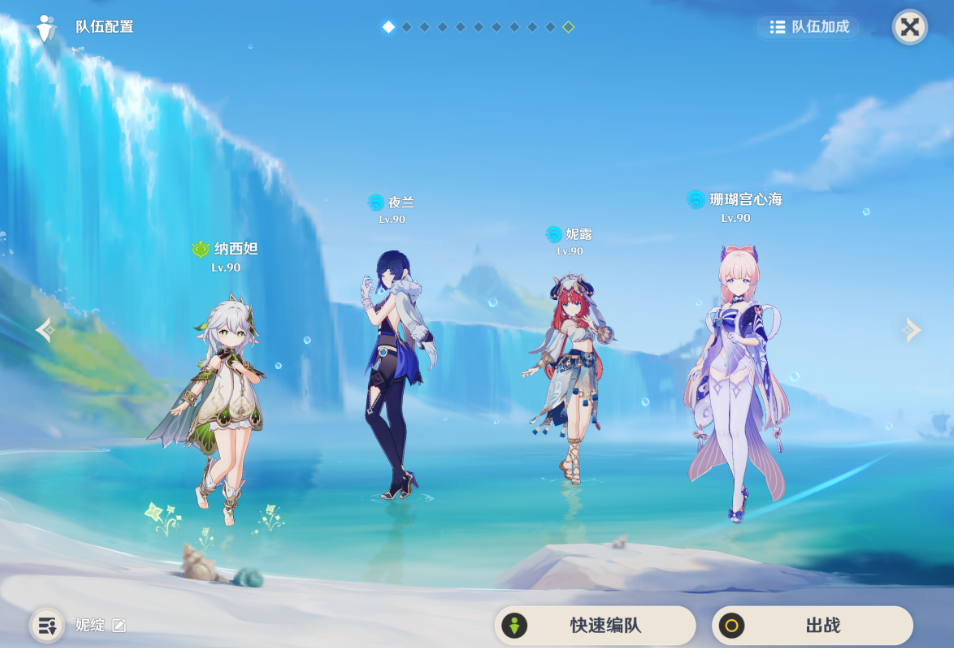Viewport: 954px width, 648px height.
Task: Close the party setup screen
Action: 909,27
